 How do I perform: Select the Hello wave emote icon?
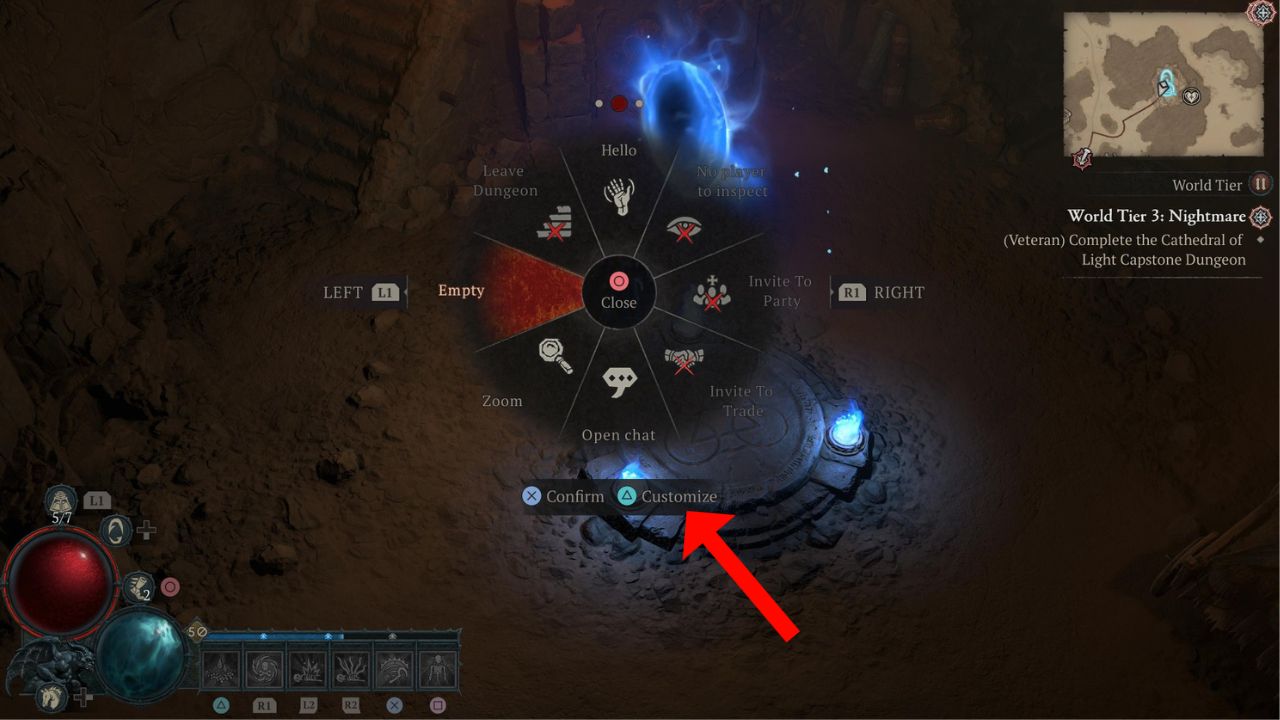[620, 197]
